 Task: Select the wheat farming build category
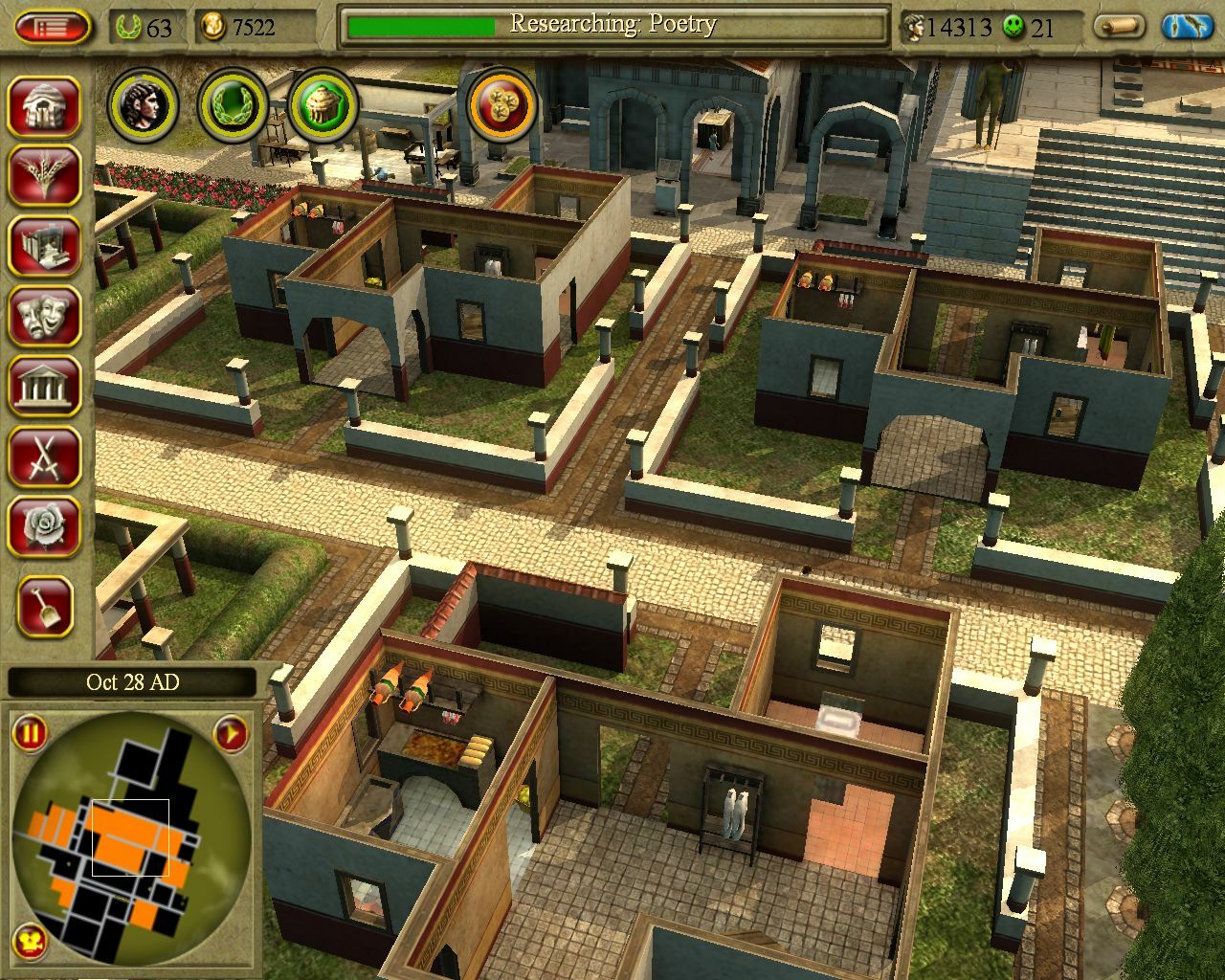coord(44,176)
